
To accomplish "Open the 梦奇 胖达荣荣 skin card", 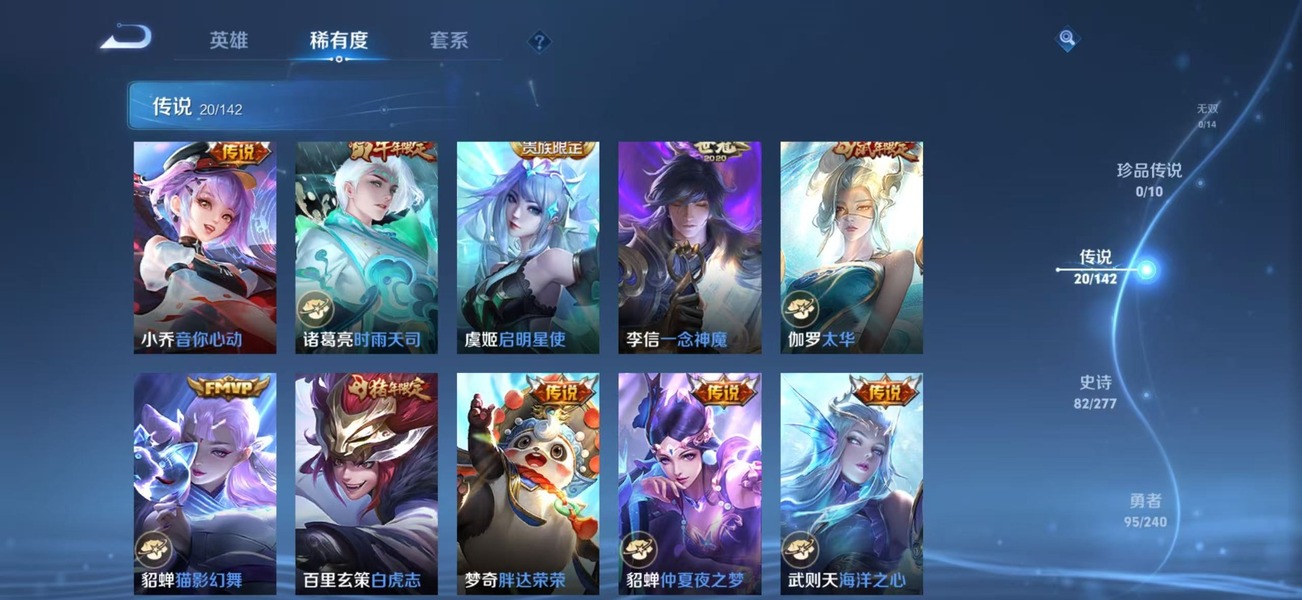I will click(x=528, y=483).
